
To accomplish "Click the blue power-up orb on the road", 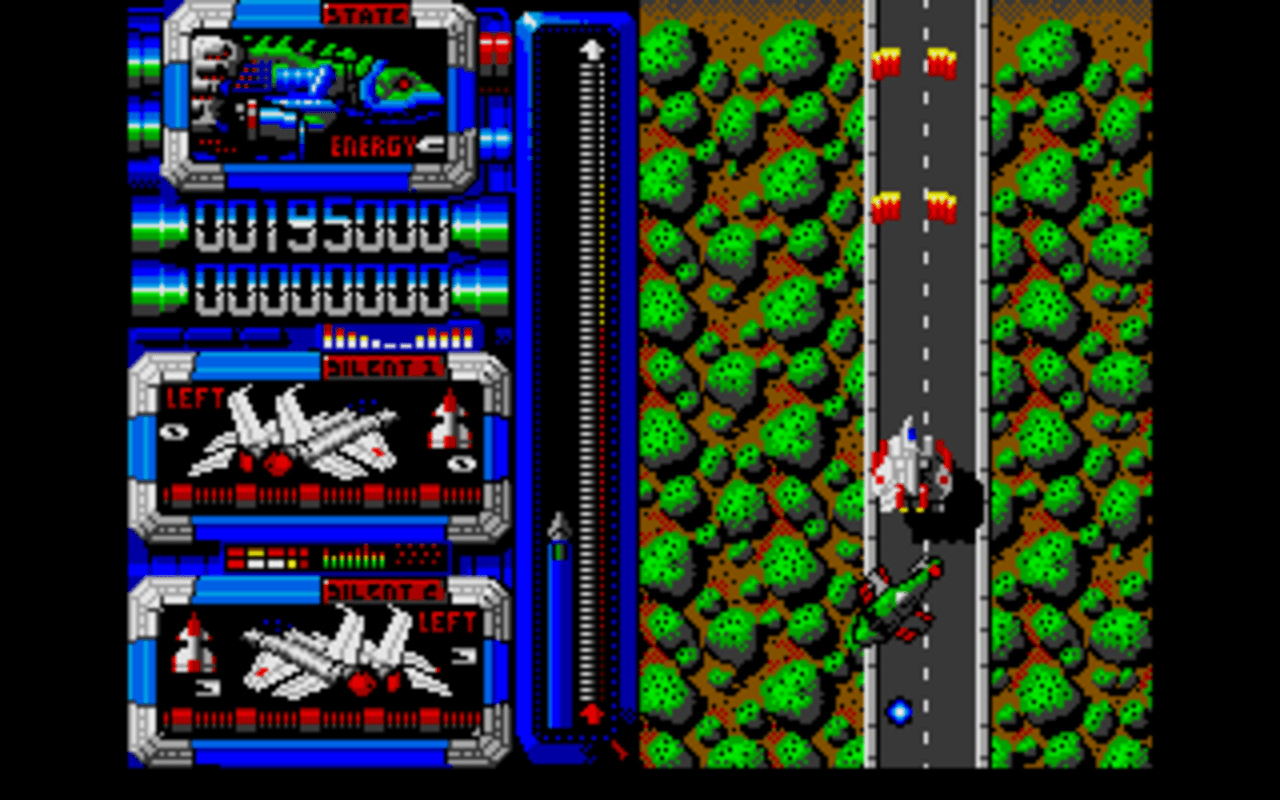I will click(x=899, y=712).
